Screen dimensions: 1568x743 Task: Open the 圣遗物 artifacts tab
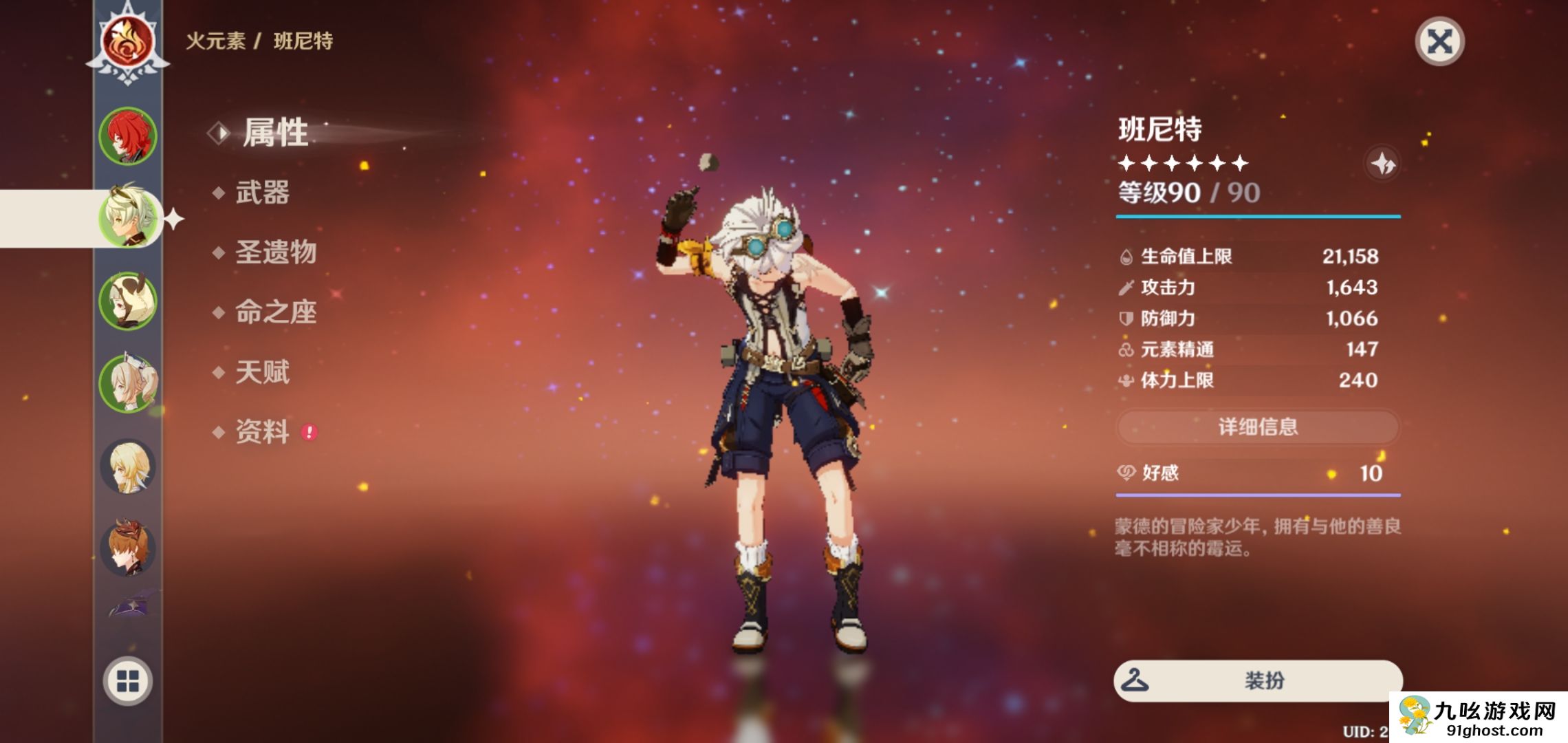[x=275, y=252]
